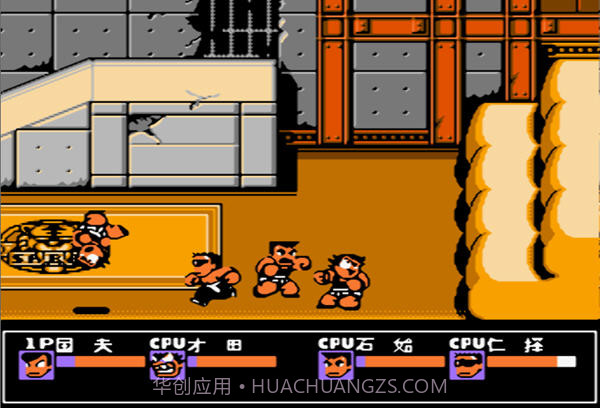Choose the CPU 石始 fighter portrait
Viewport: 600px width, 408px height.
336,365
